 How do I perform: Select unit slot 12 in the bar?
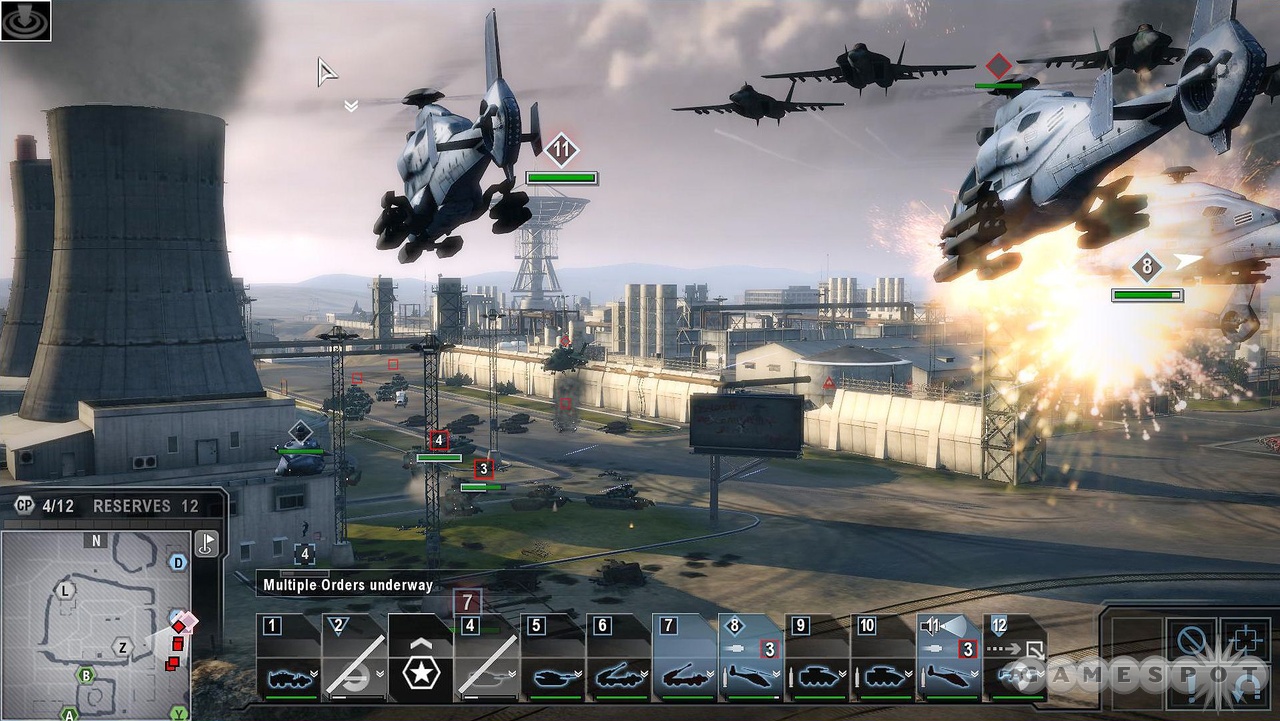click(x=1014, y=658)
